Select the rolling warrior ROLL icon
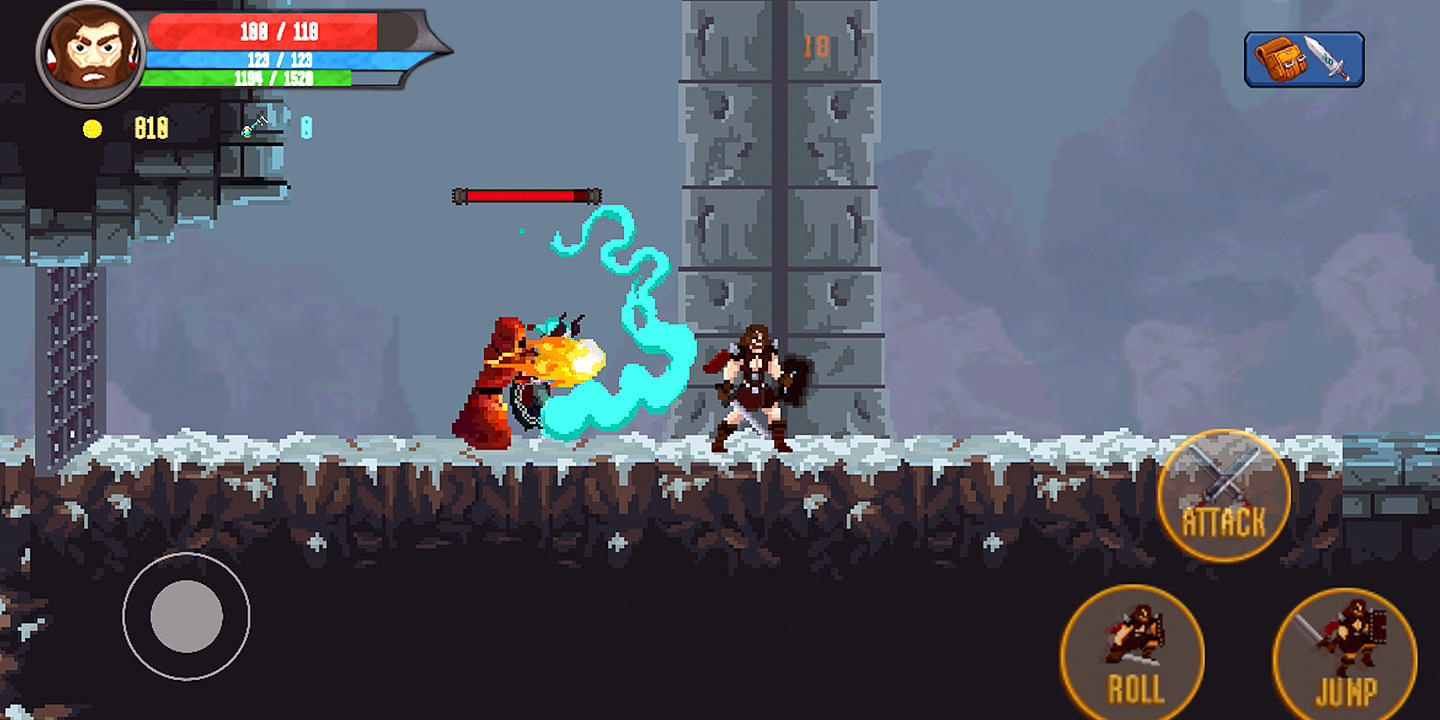The height and width of the screenshot is (720, 1440). pos(1134,650)
